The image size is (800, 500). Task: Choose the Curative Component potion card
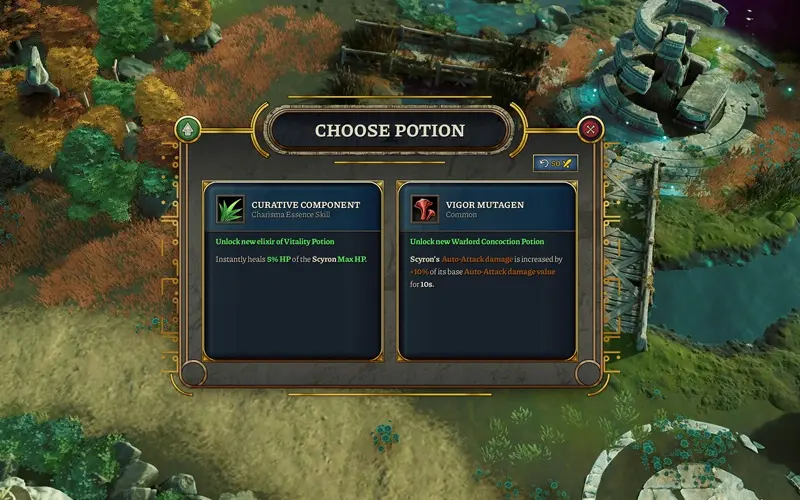(x=292, y=270)
